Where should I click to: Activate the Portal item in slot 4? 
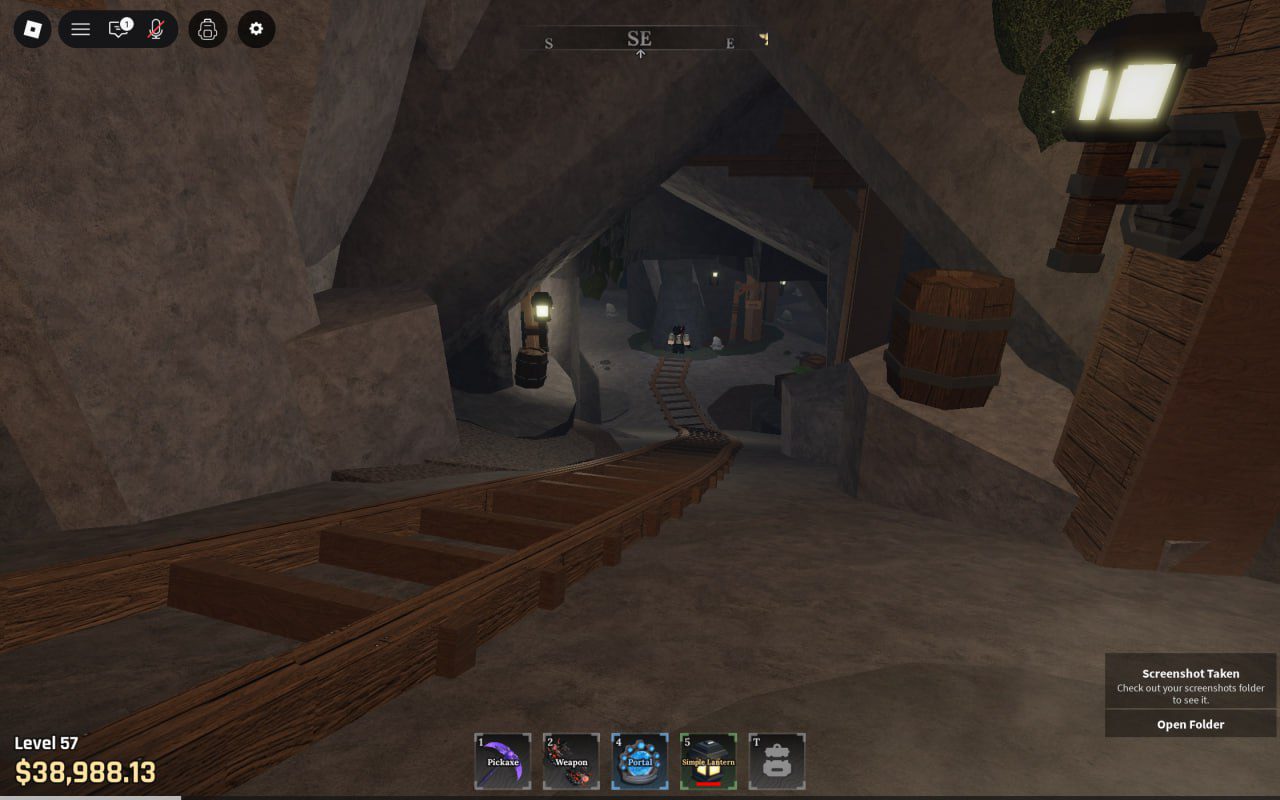click(640, 760)
